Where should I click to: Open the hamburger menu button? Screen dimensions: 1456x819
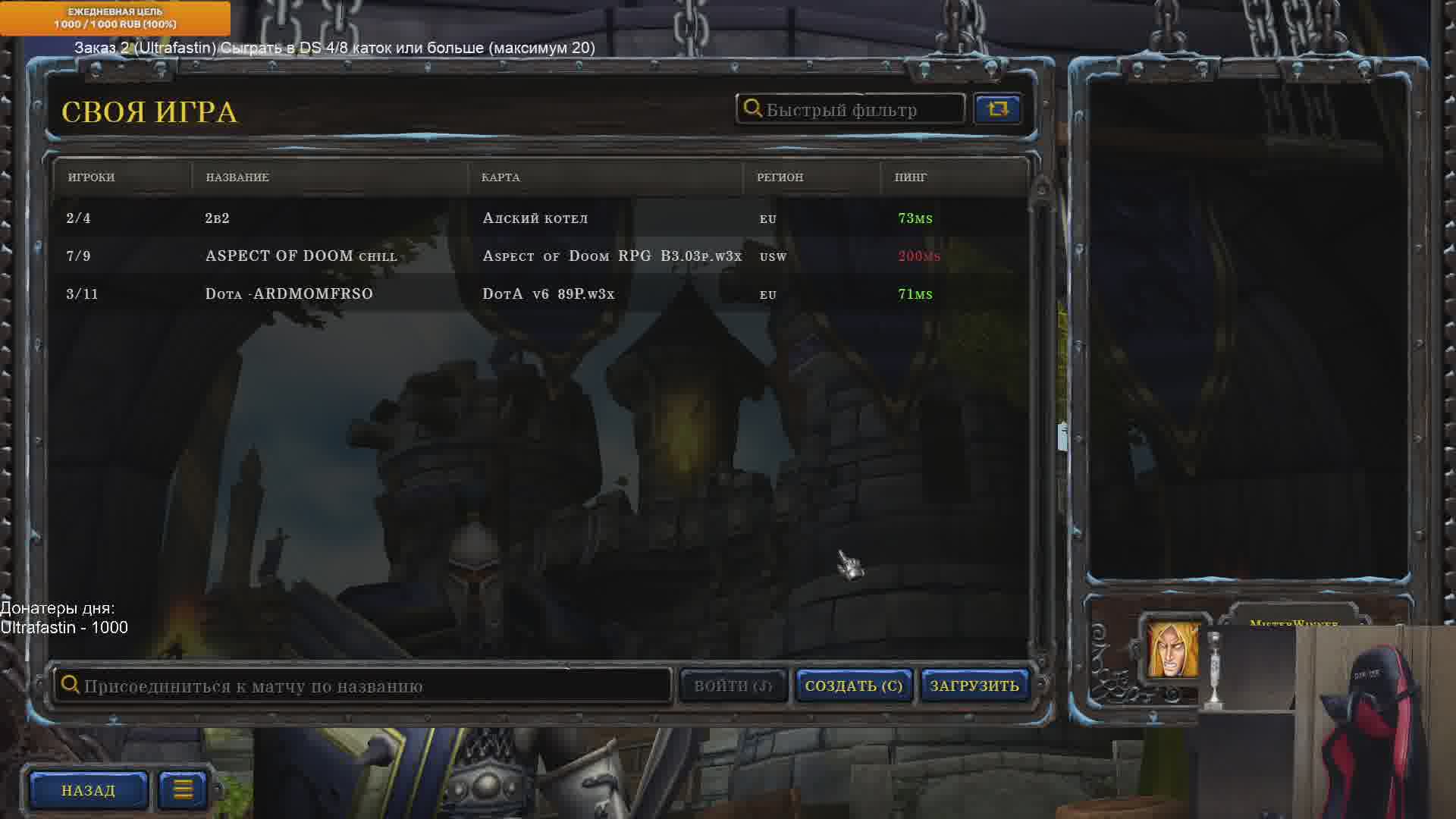pyautogui.click(x=183, y=790)
